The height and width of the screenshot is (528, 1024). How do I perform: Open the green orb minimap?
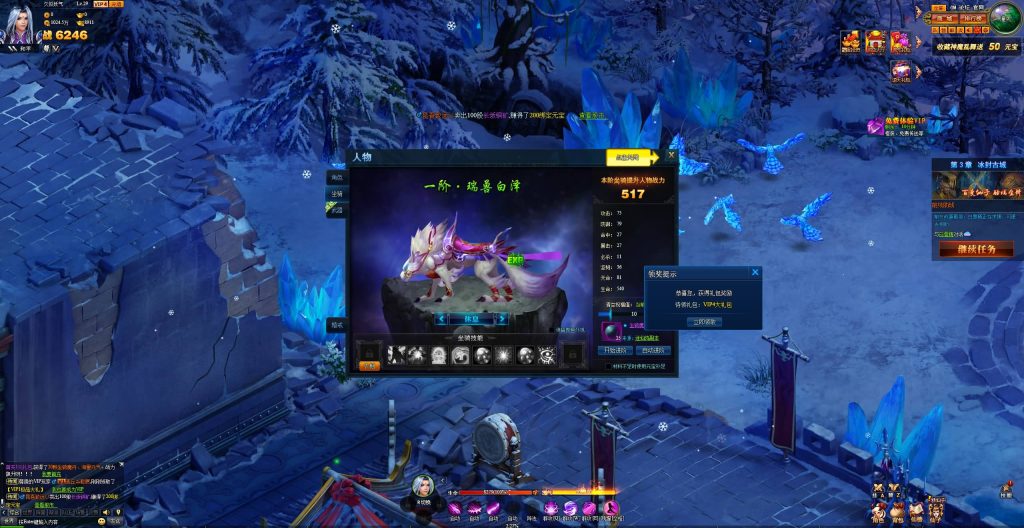(x=1004, y=22)
